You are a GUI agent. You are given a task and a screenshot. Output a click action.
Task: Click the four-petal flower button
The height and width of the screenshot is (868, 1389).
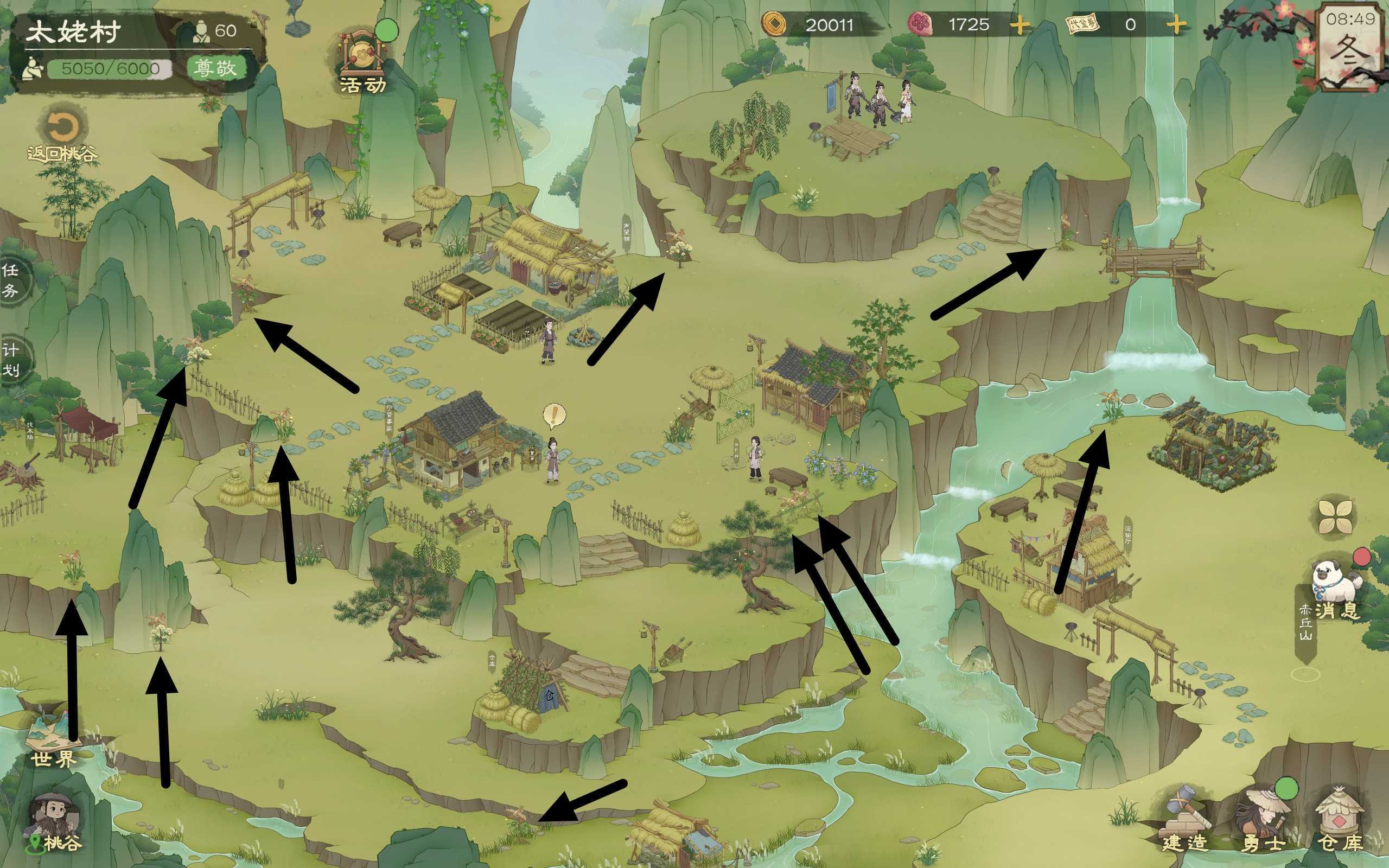pos(1335,516)
